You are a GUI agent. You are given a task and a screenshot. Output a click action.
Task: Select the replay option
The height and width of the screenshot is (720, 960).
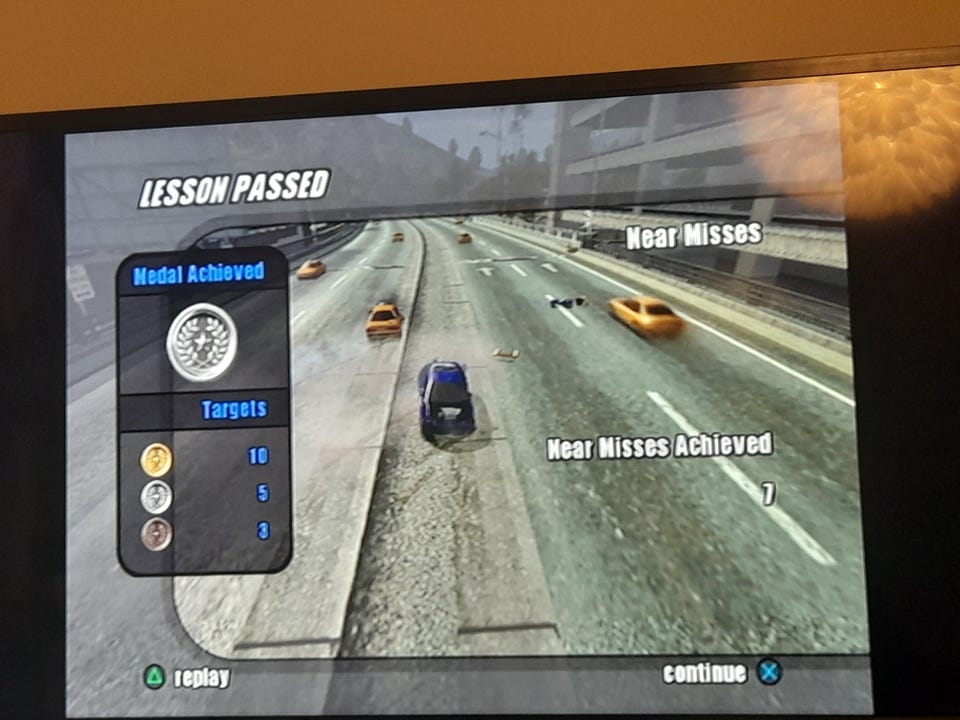pos(188,677)
